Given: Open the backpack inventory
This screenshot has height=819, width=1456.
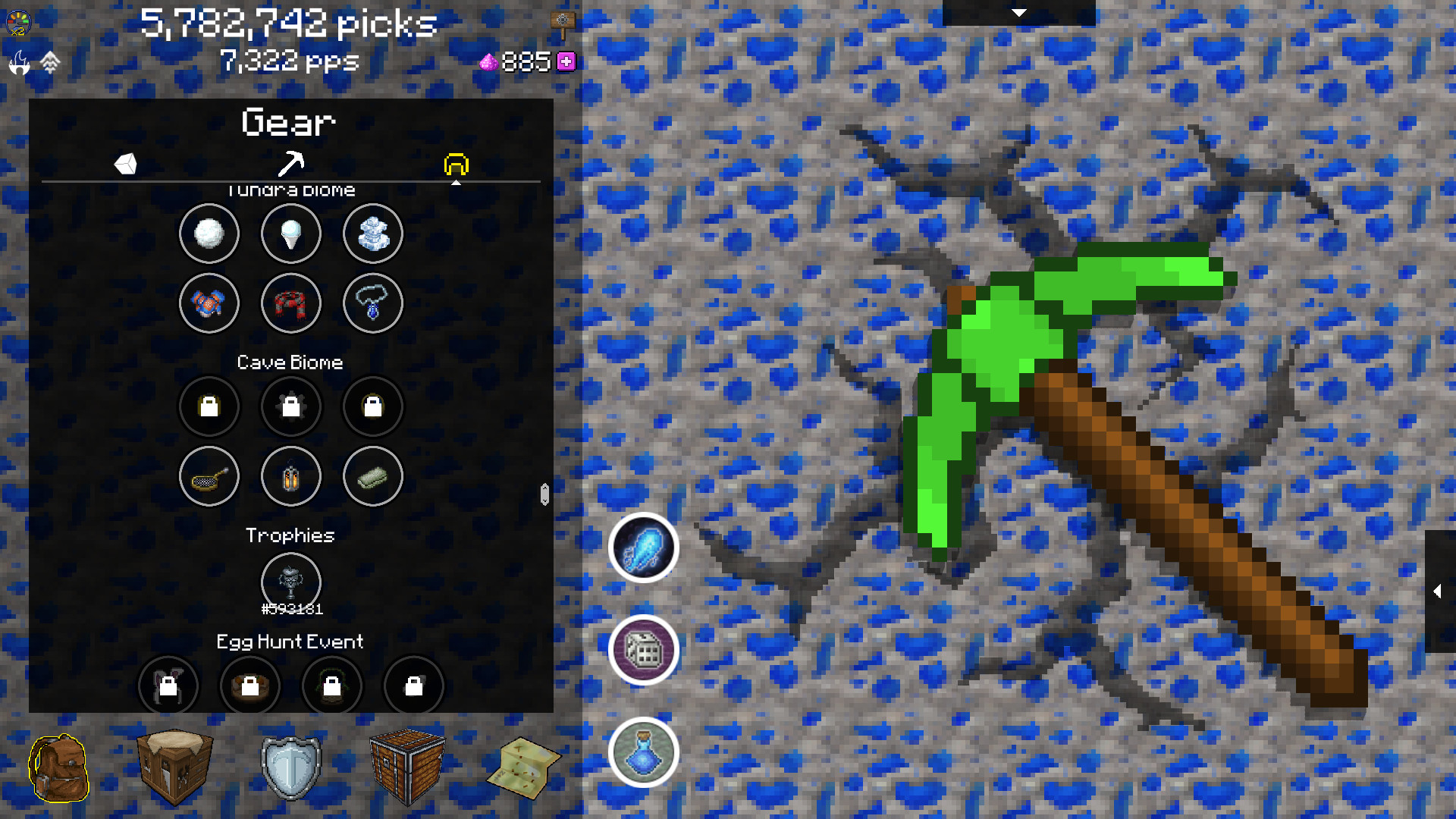Looking at the screenshot, I should [x=61, y=767].
